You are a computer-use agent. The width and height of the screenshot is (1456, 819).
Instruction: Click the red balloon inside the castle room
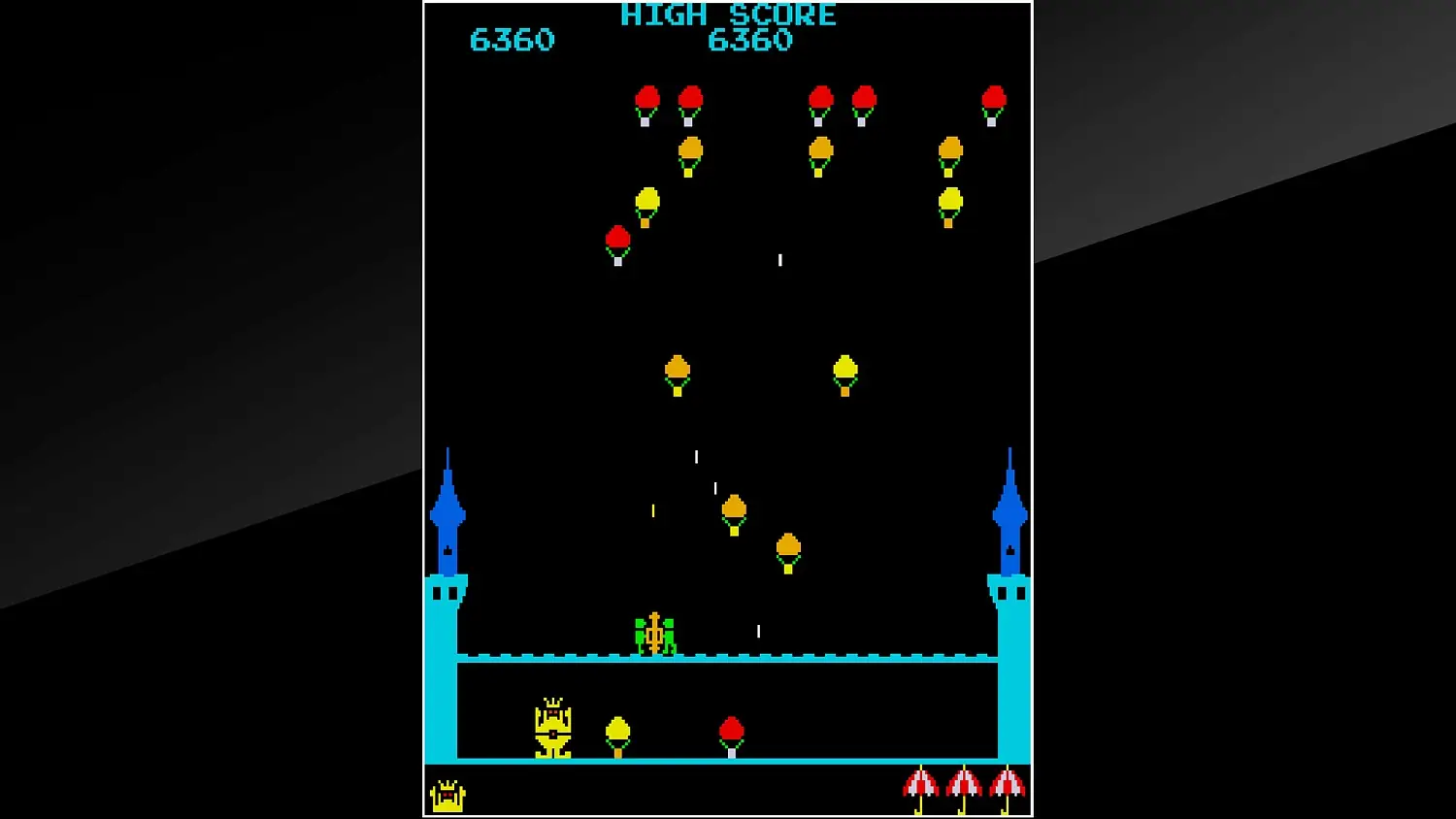[731, 730]
